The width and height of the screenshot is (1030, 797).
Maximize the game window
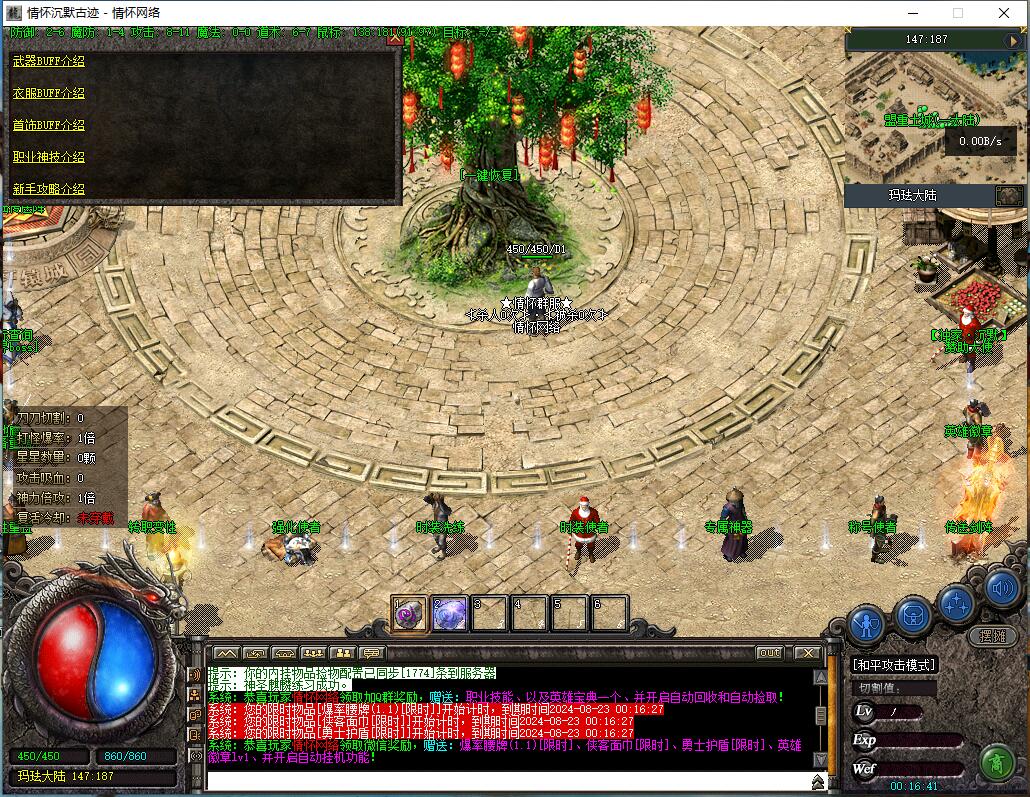pyautogui.click(x=958, y=13)
